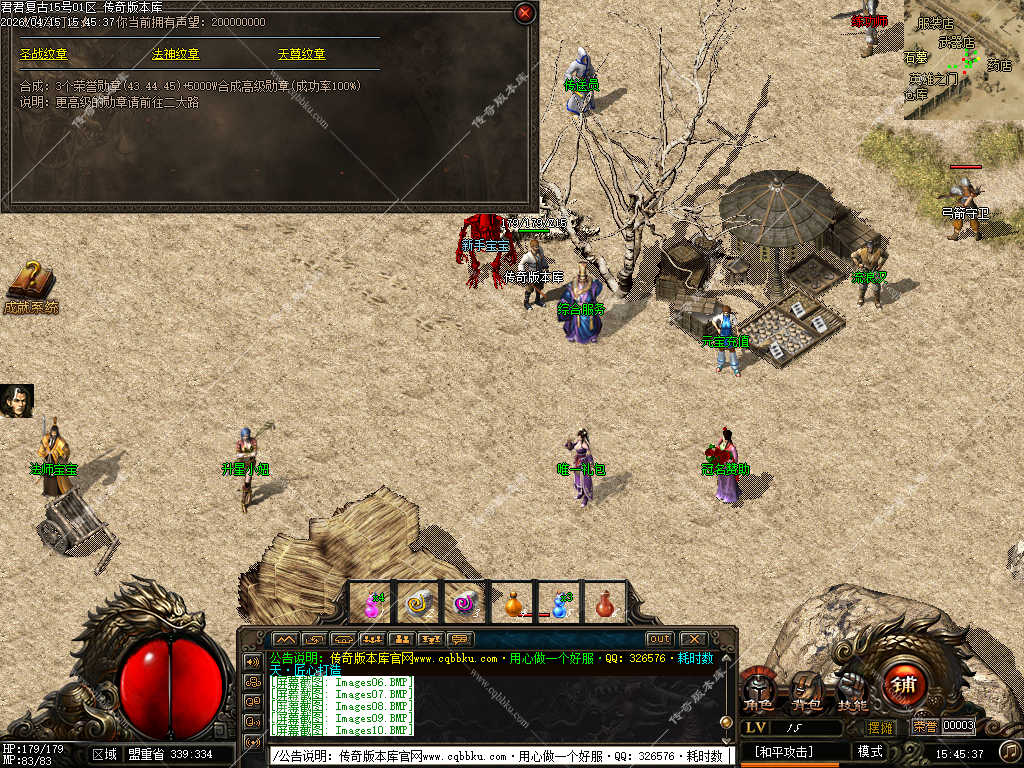The width and height of the screenshot is (1024, 768).
Task: Open the 技能 skills panel
Action: [852, 690]
